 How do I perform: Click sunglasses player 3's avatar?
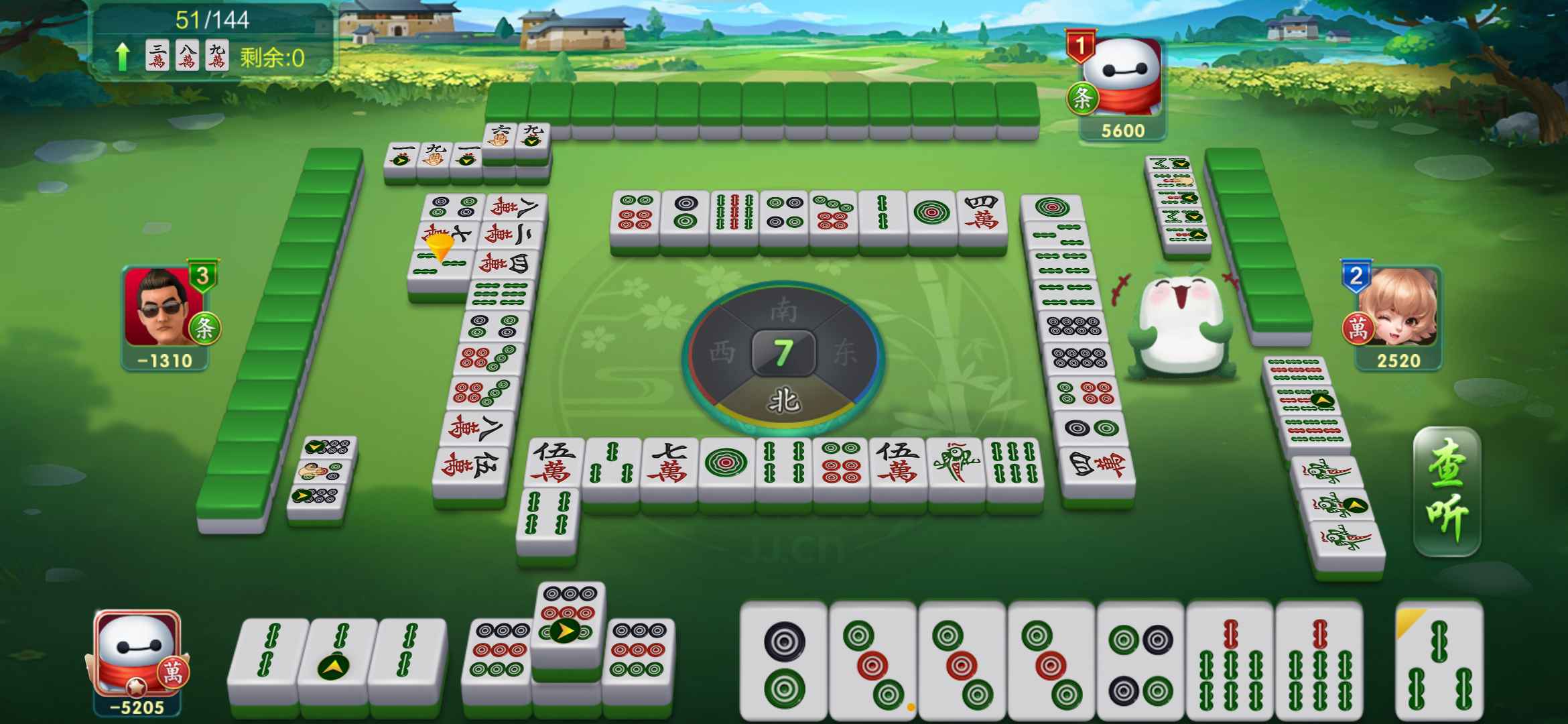click(x=164, y=308)
